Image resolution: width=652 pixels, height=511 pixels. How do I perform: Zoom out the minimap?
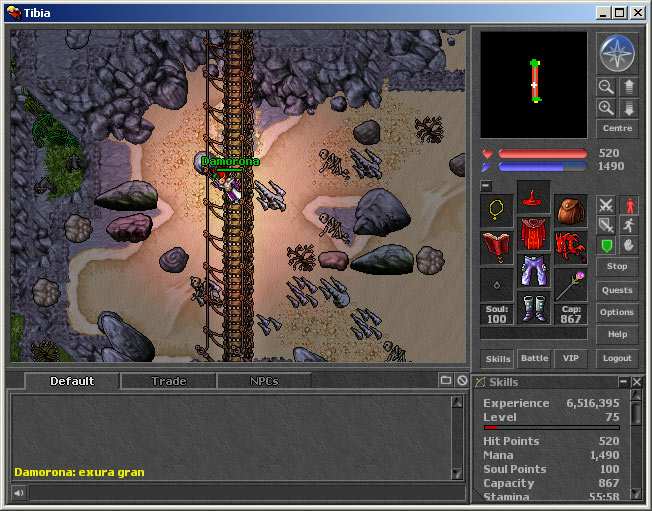click(606, 87)
